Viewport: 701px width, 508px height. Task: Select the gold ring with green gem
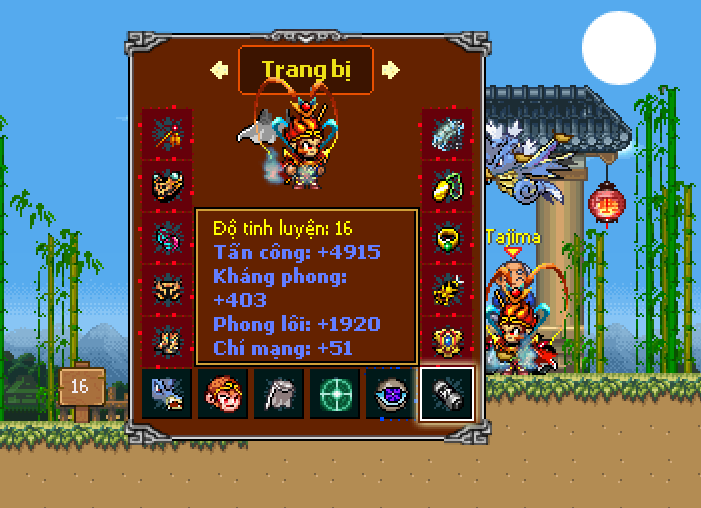[x=447, y=238]
